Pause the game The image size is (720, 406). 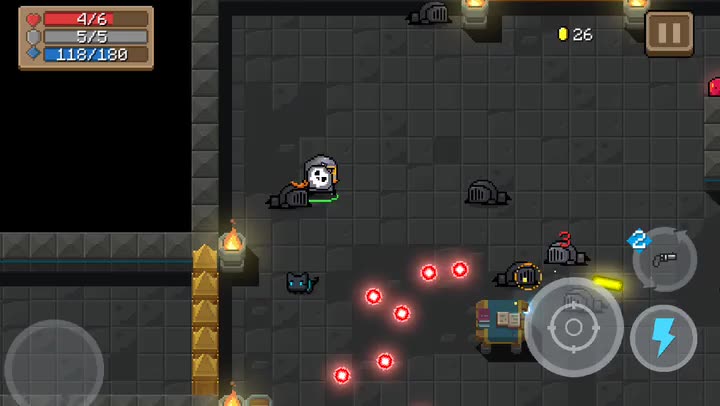[x=669, y=33]
